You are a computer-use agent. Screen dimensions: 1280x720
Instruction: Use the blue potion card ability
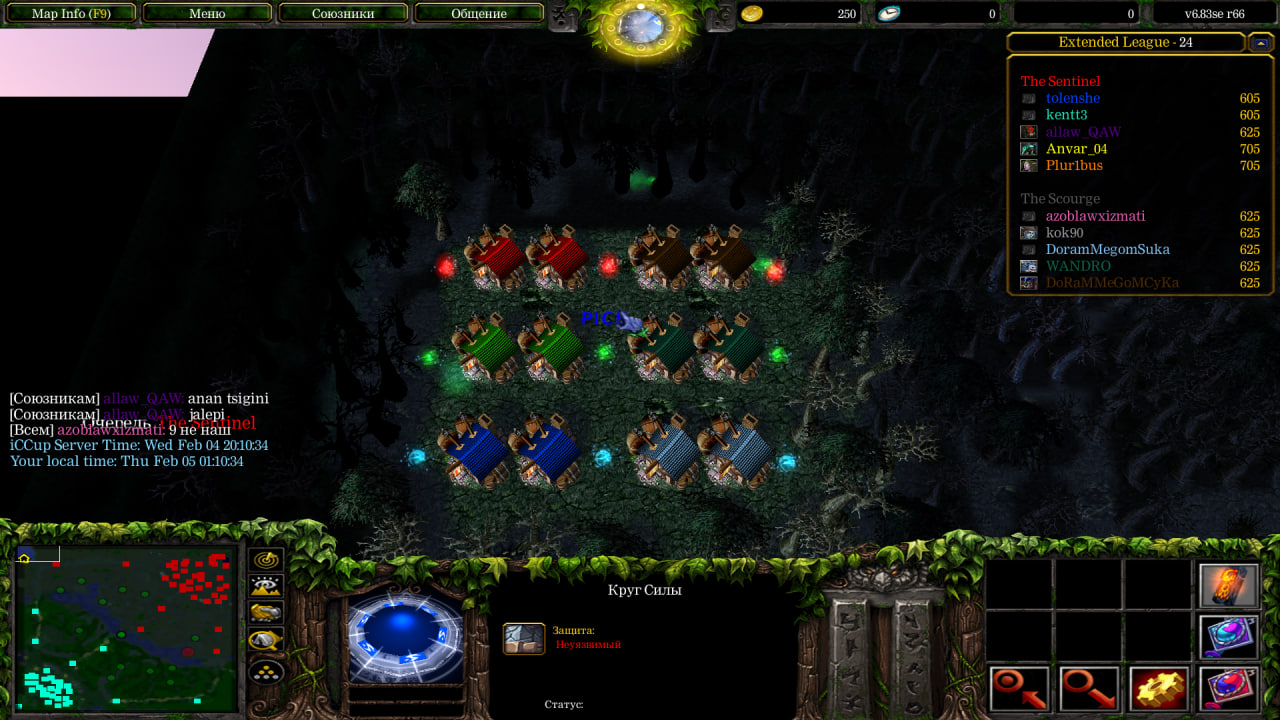[1228, 637]
